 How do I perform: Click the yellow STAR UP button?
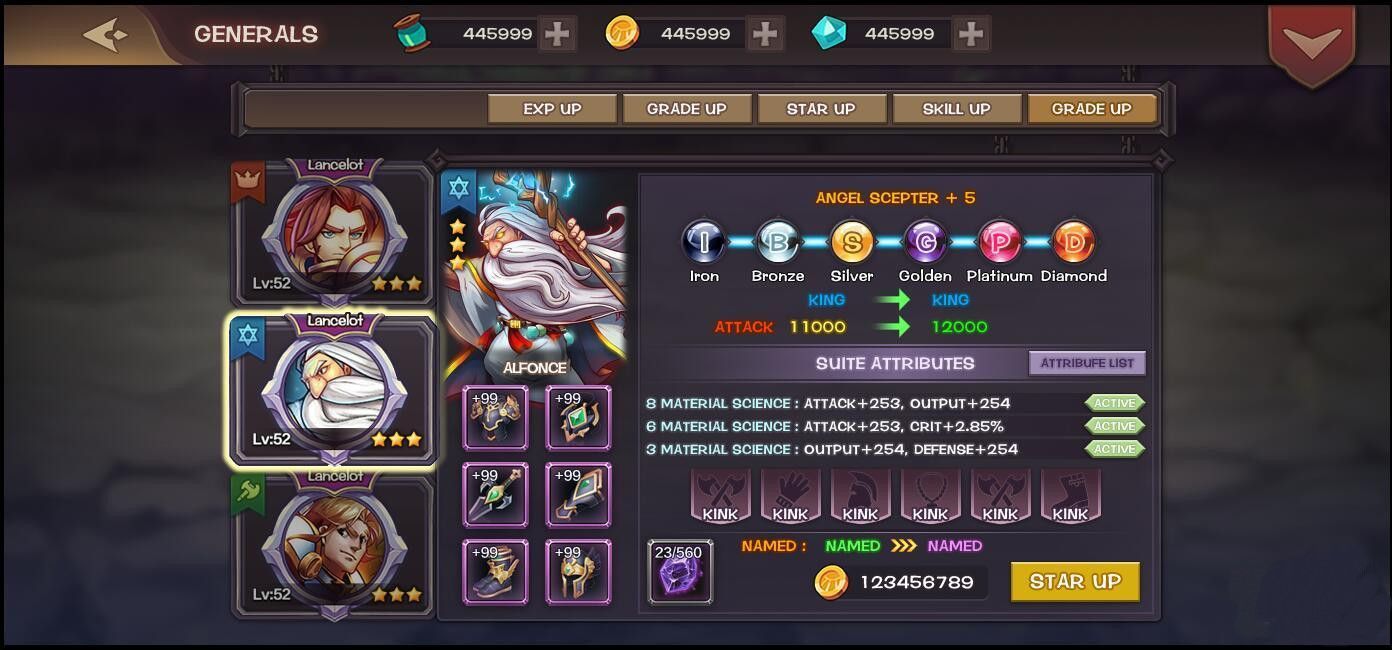pos(1075,582)
